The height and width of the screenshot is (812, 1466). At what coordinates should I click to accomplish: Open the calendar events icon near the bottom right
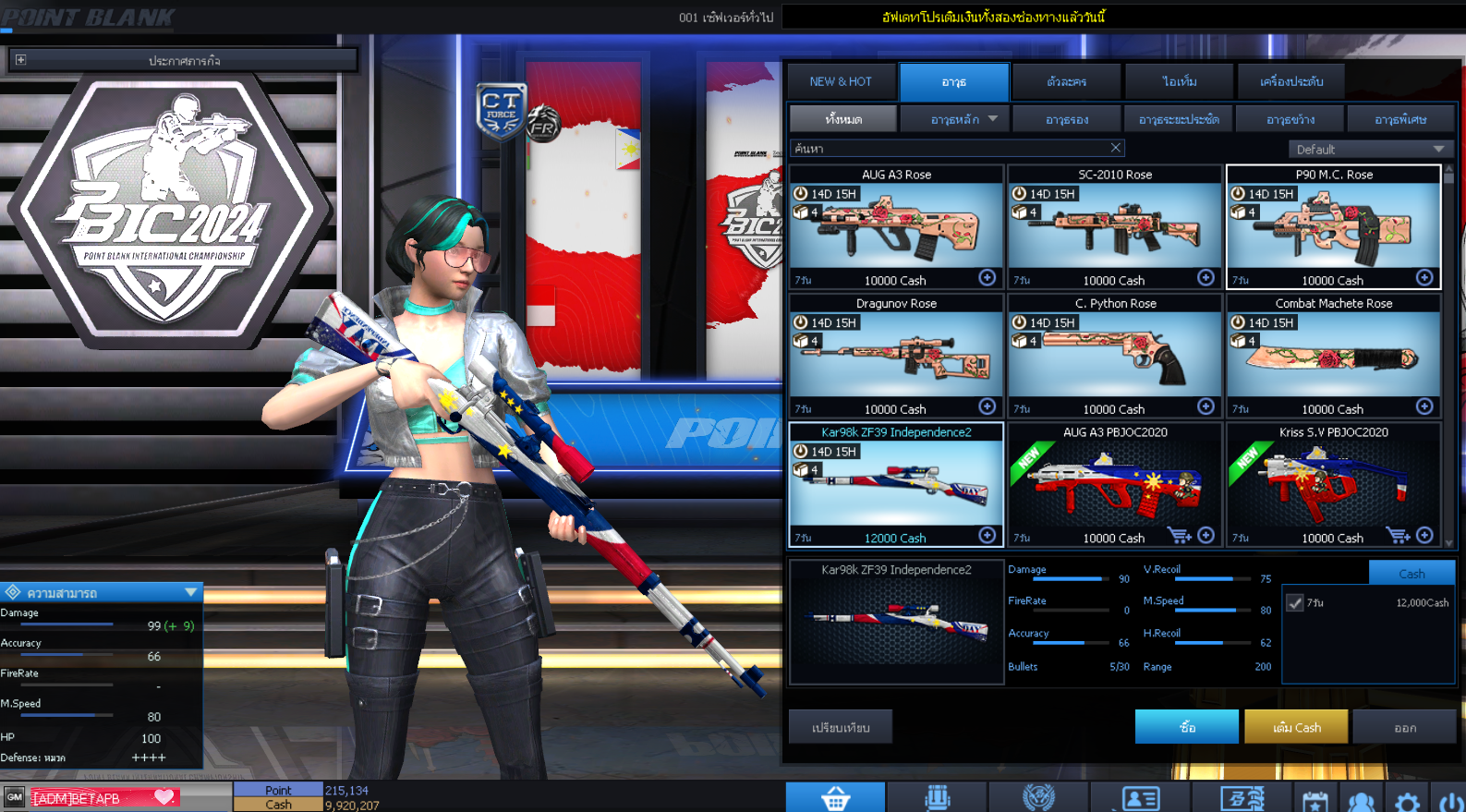[x=1315, y=798]
